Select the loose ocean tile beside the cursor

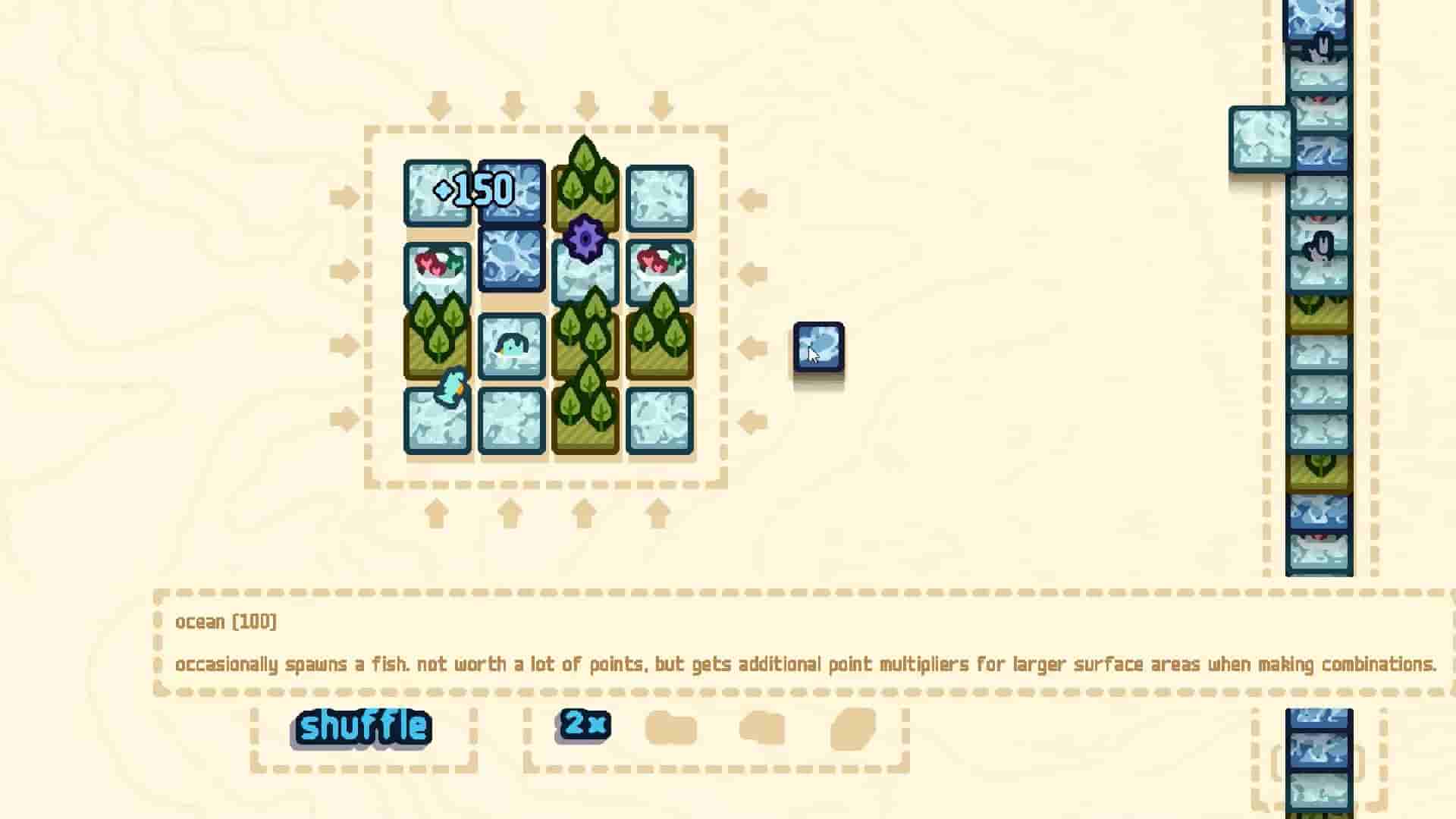coord(819,351)
